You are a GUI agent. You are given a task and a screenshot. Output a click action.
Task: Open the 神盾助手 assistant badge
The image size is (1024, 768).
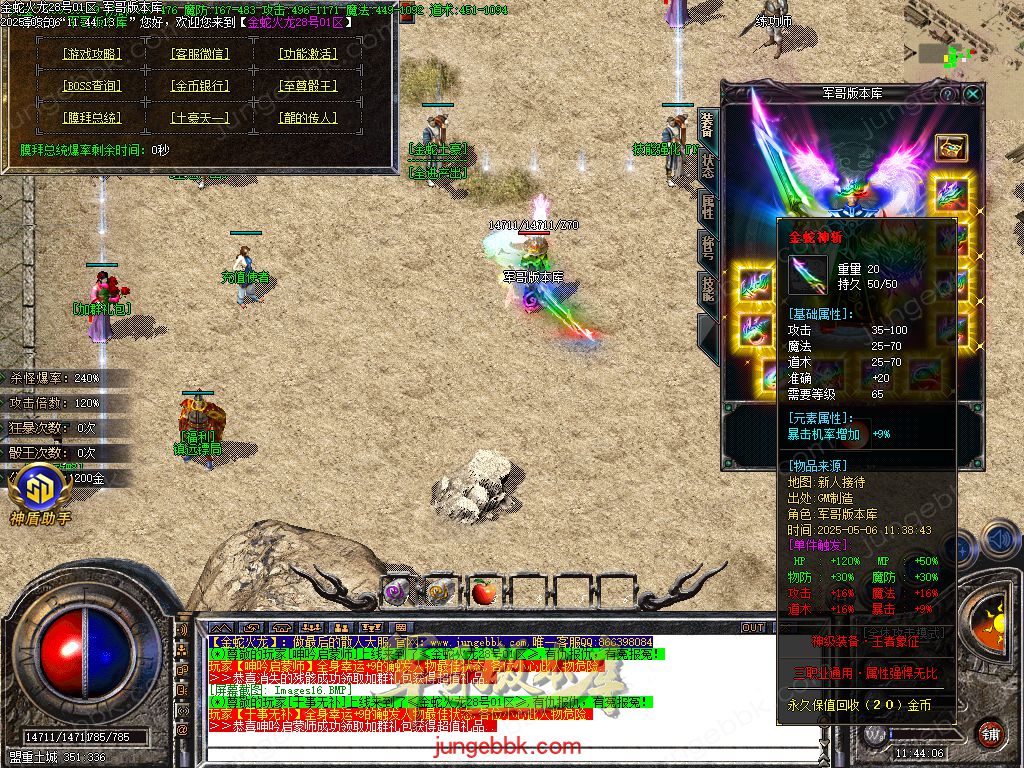click(x=40, y=492)
